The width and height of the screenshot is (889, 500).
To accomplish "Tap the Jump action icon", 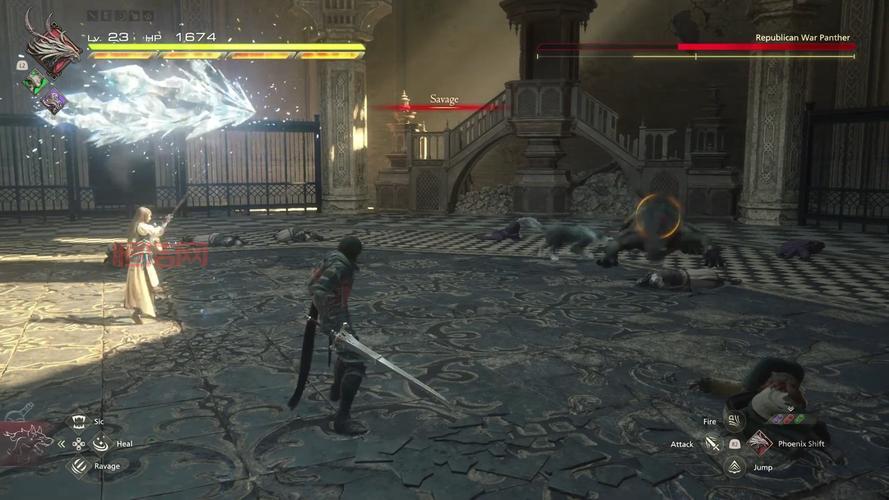I will pos(735,466).
